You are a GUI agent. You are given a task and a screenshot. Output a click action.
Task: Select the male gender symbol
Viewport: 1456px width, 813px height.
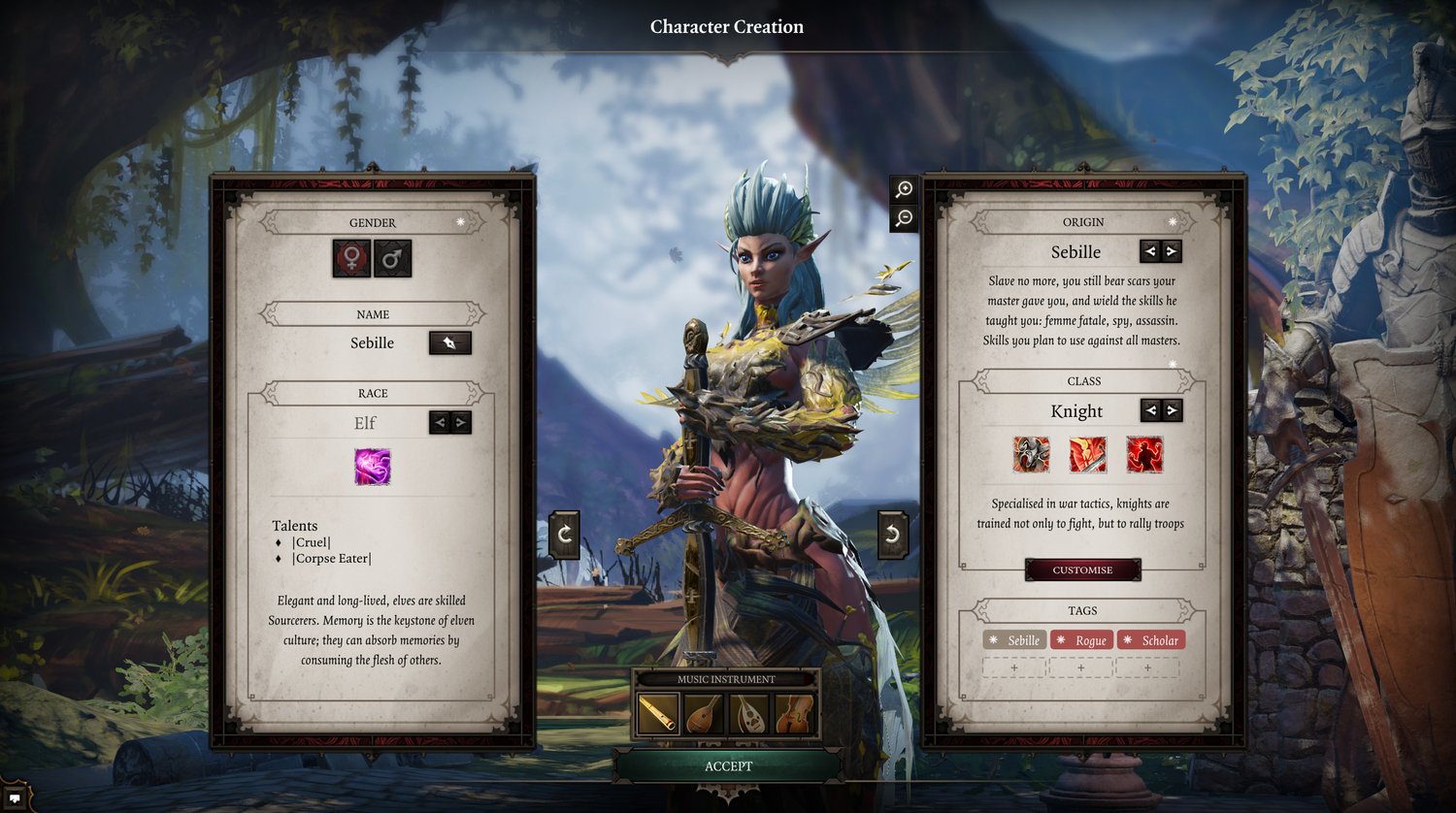coord(392,259)
